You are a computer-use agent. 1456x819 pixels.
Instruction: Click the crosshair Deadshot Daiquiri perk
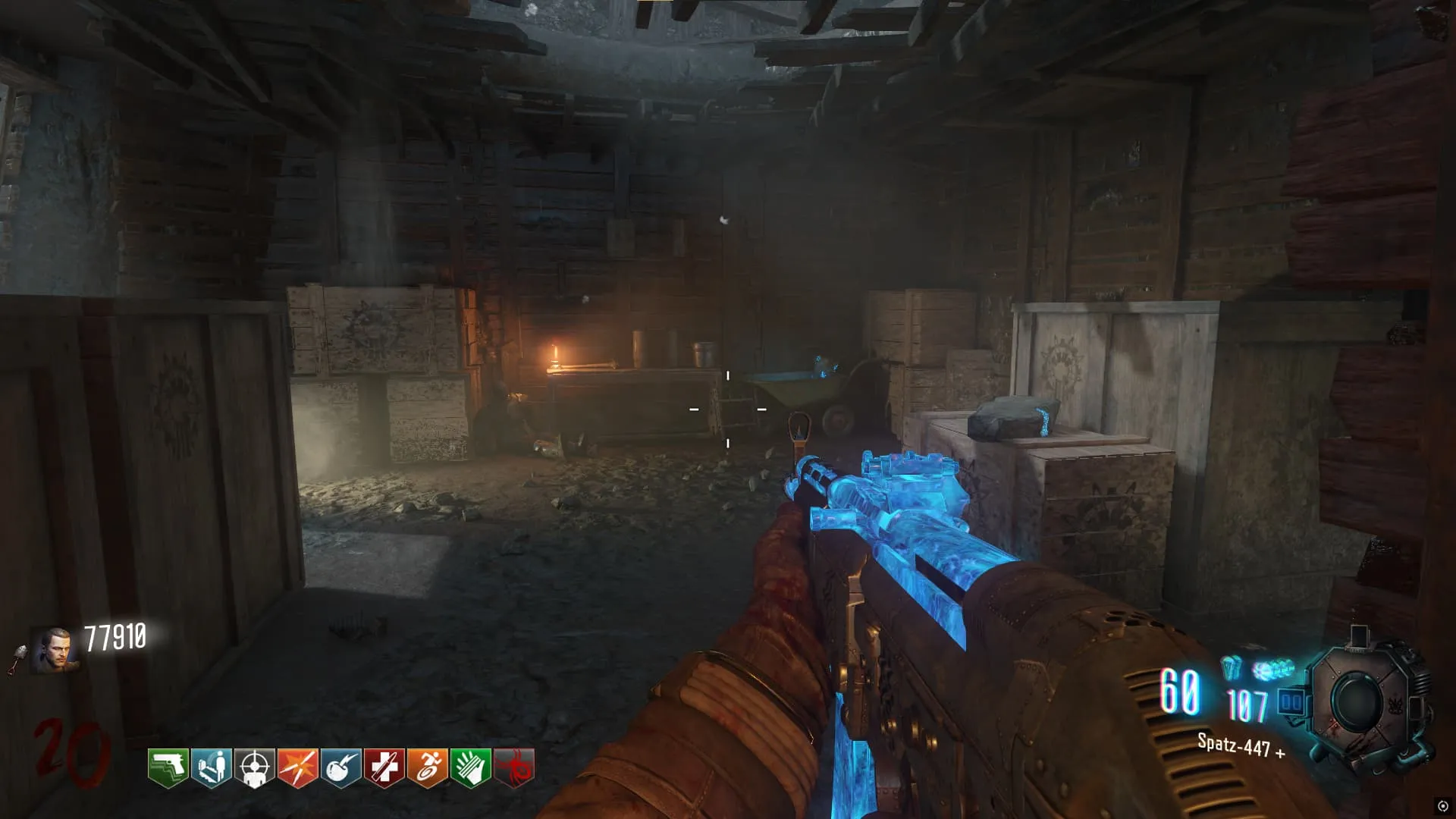(x=254, y=767)
